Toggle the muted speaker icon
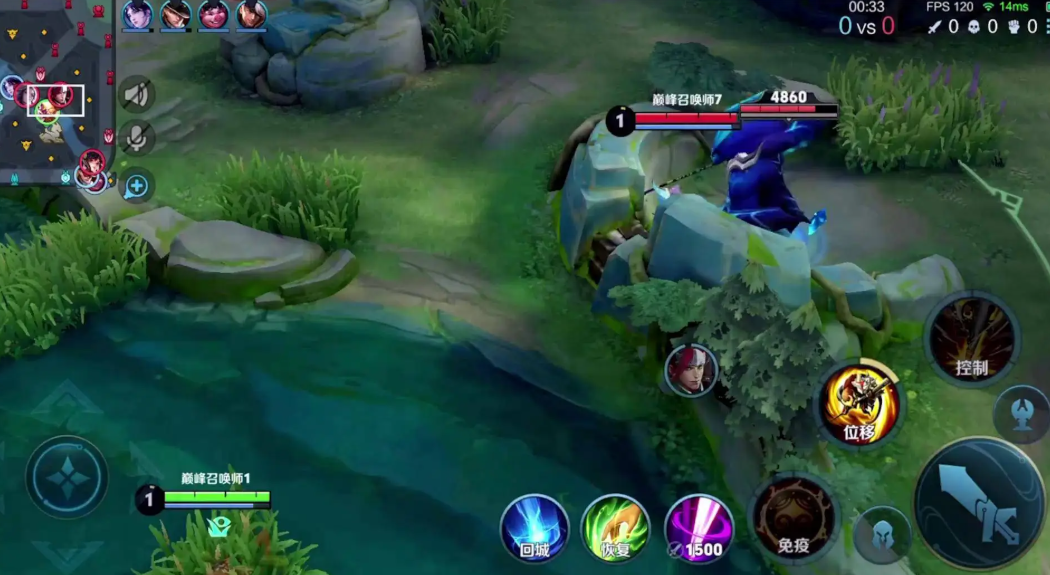This screenshot has width=1050, height=575. tap(137, 96)
